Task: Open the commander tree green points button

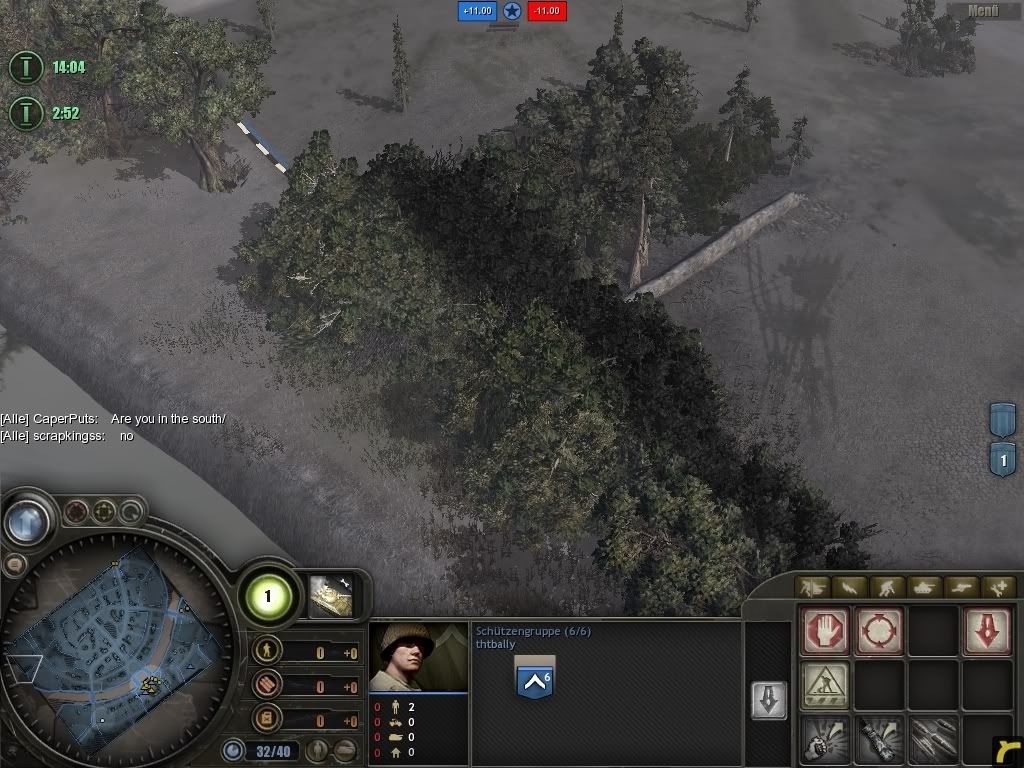Action: tap(268, 597)
